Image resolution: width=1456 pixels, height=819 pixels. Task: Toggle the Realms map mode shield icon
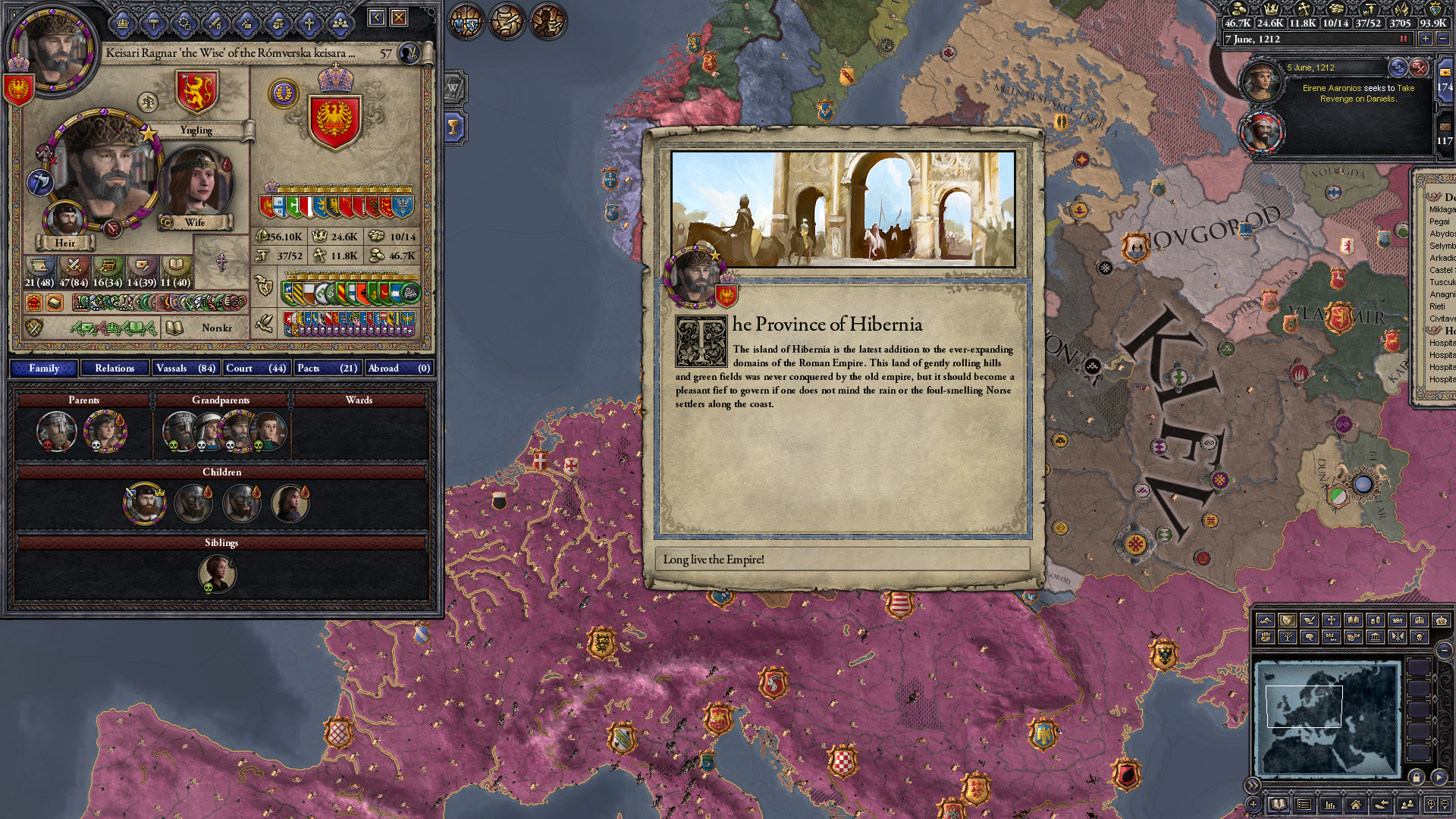[1287, 620]
